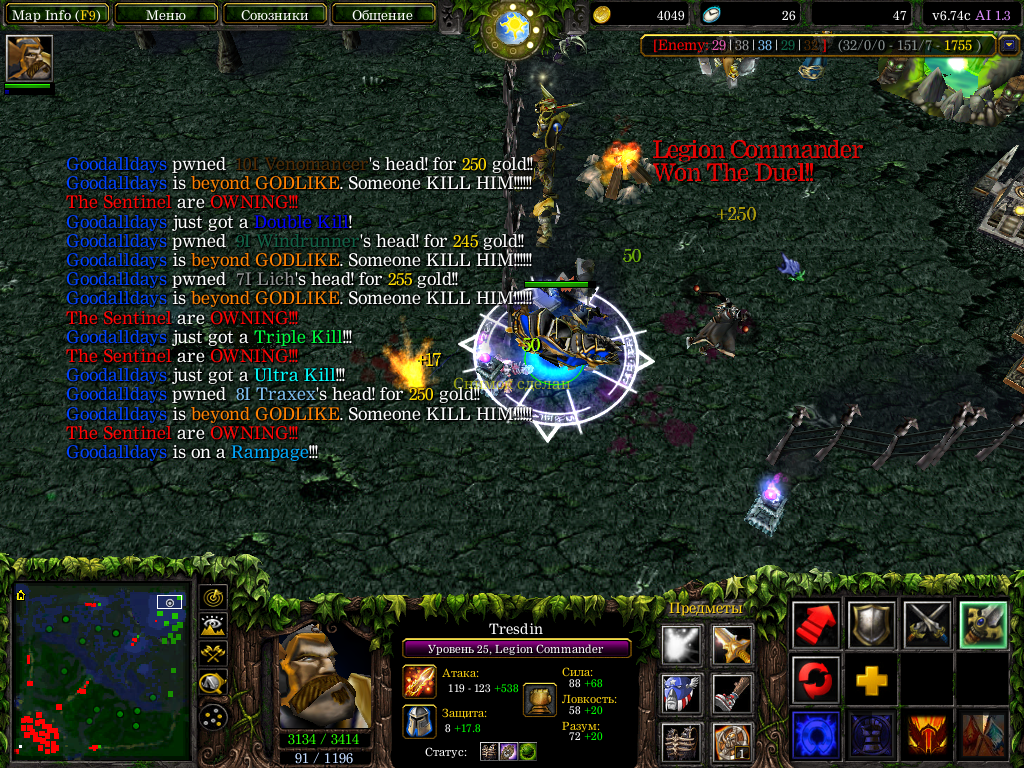
Task: Choose the Move command red arrow
Action: (x=816, y=626)
